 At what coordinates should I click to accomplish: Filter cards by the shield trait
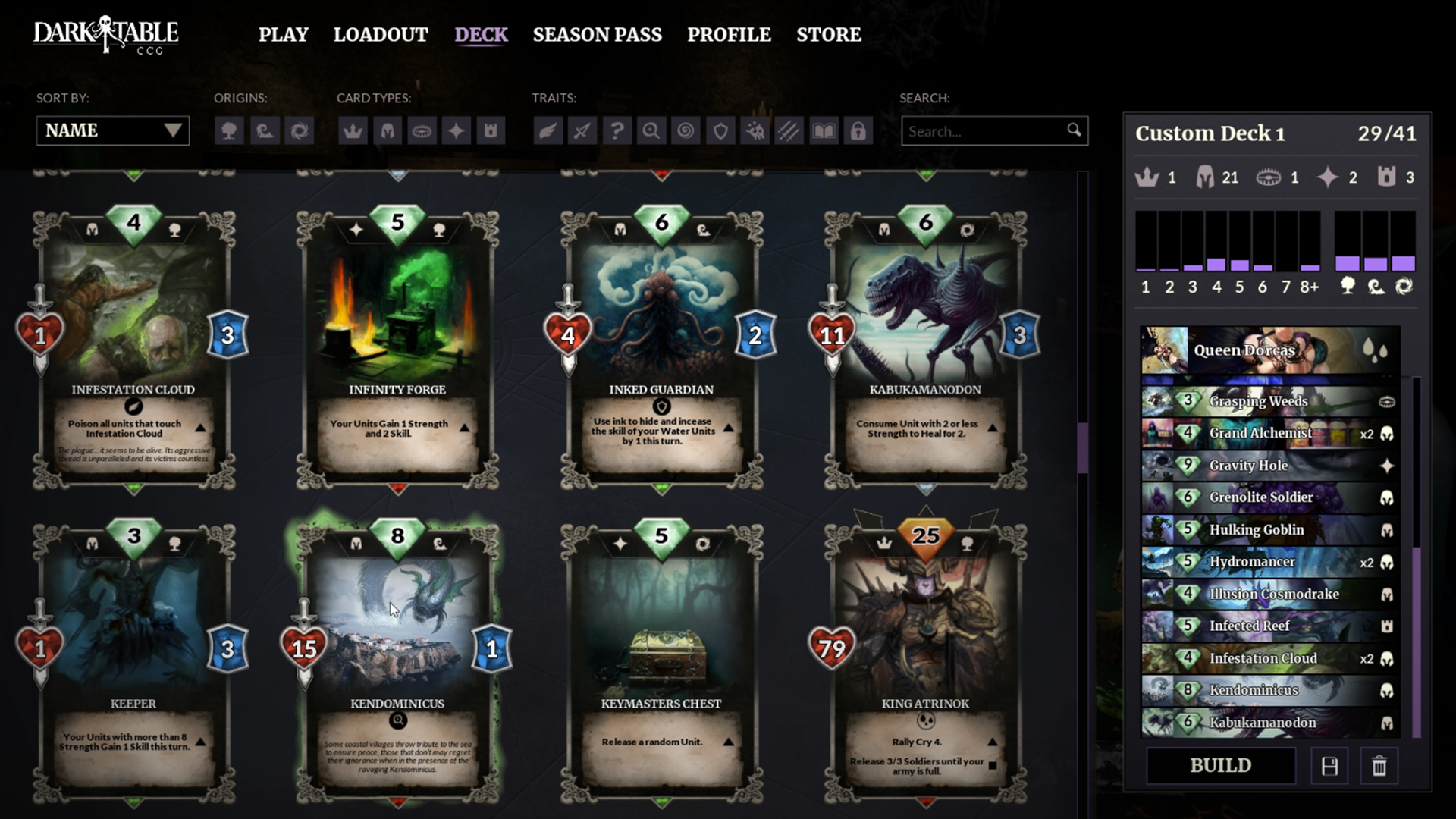(720, 130)
